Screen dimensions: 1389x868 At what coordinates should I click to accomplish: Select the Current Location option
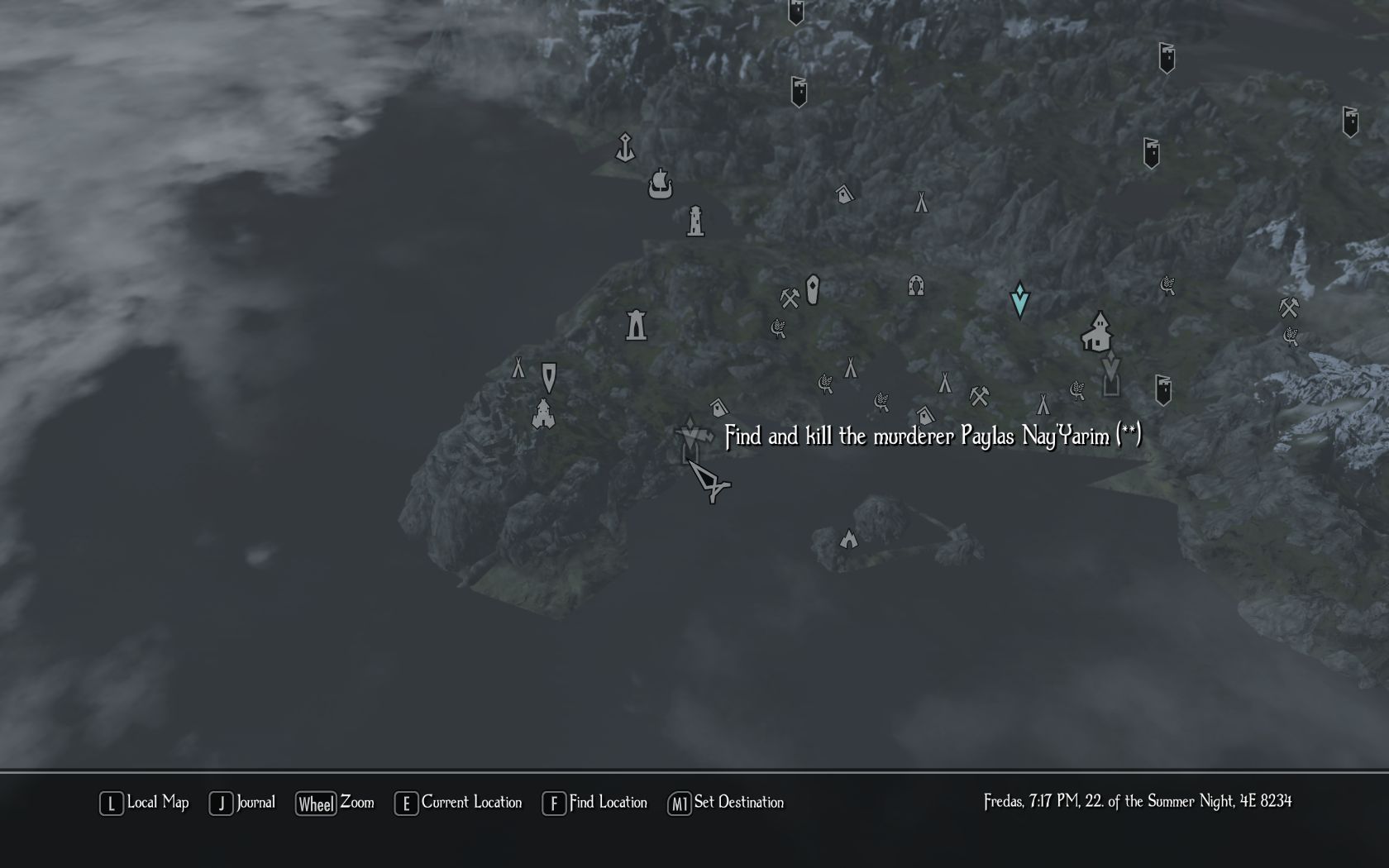459,803
